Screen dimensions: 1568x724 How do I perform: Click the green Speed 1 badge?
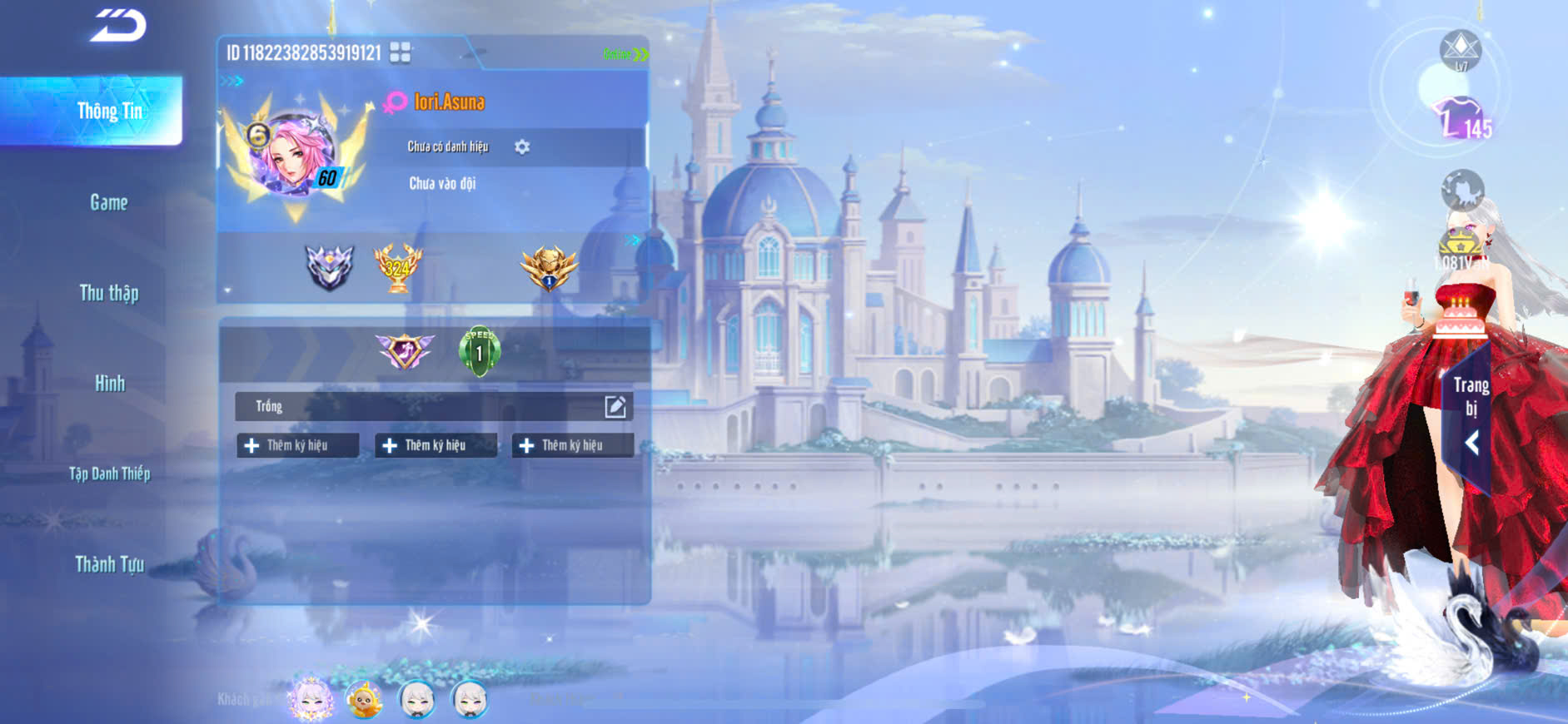point(480,350)
